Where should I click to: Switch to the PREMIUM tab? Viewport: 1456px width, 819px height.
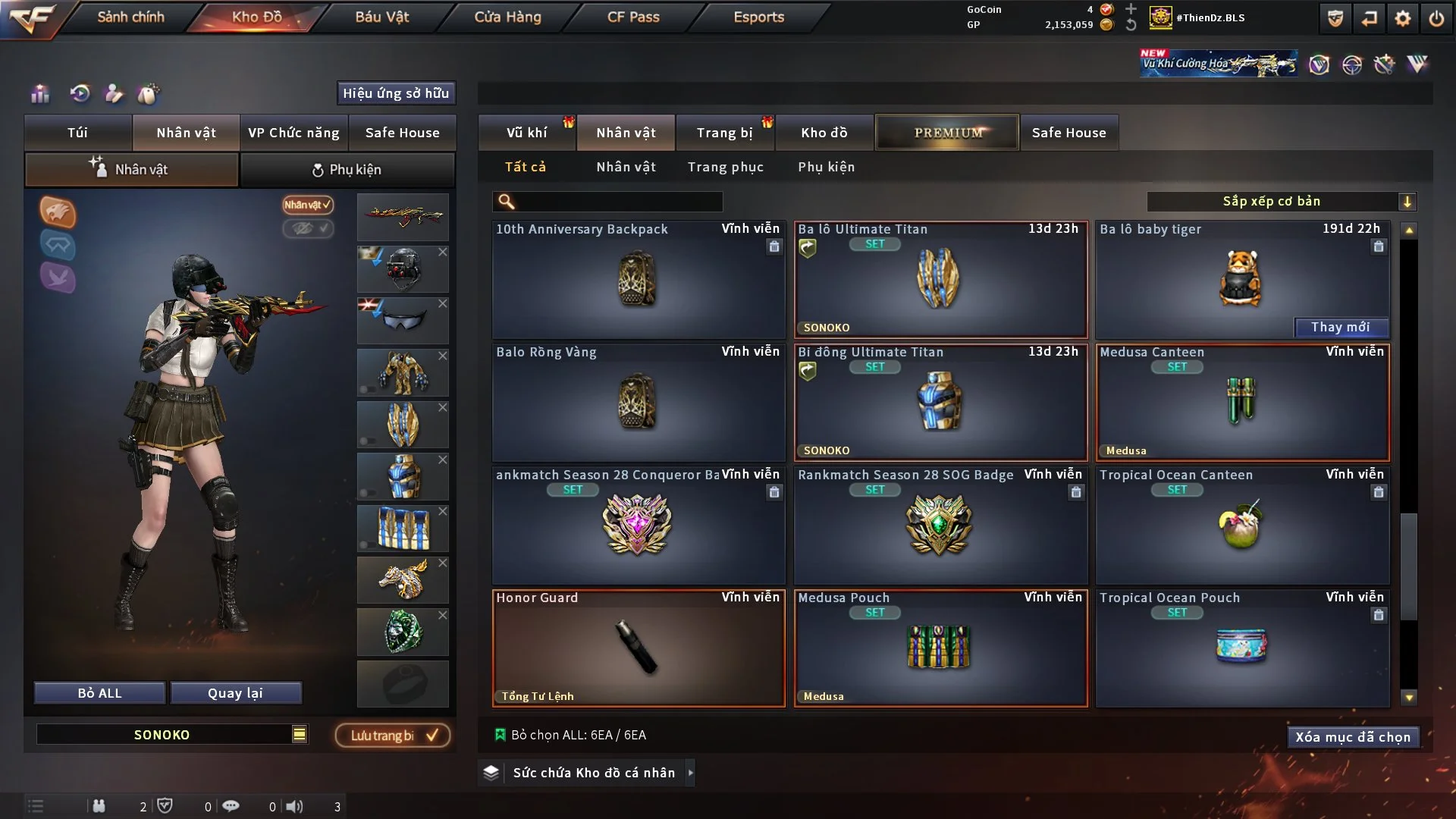tap(947, 133)
